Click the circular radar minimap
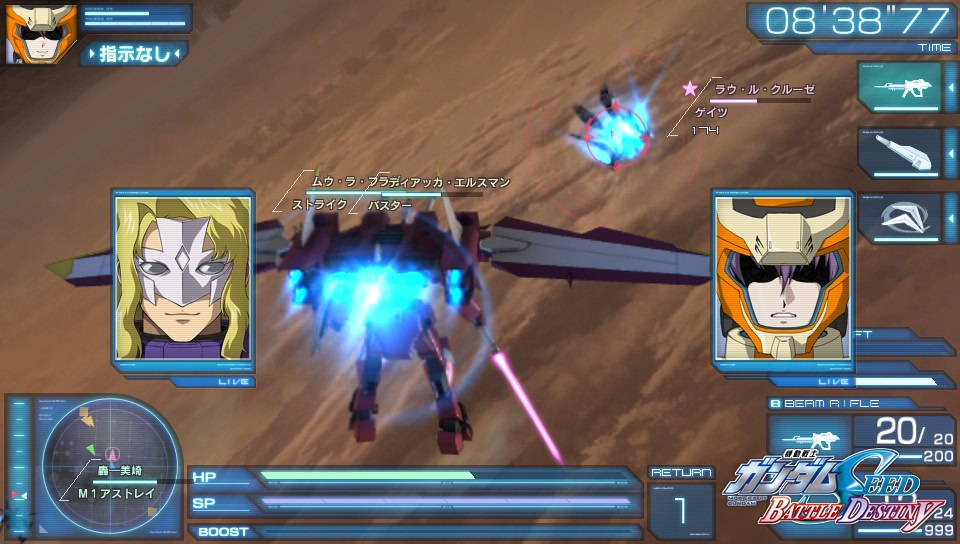Viewport: 960px width, 544px height. click(x=112, y=455)
